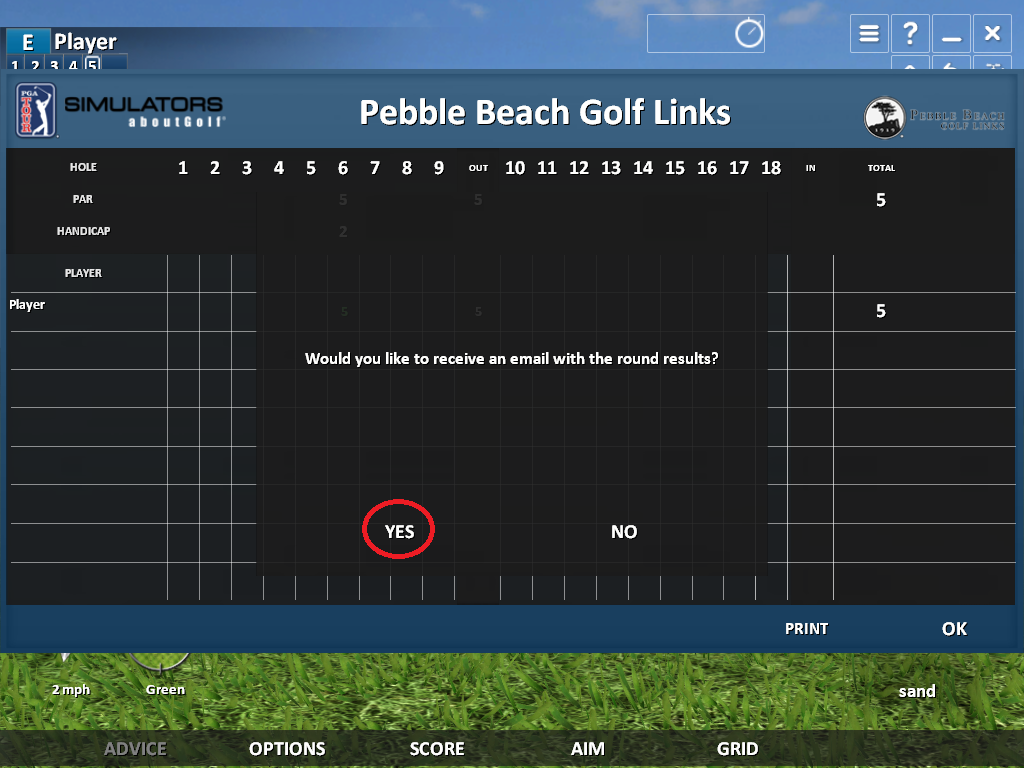Viewport: 1024px width, 768px height.
Task: Choose YES to receive the results email
Action: [399, 531]
